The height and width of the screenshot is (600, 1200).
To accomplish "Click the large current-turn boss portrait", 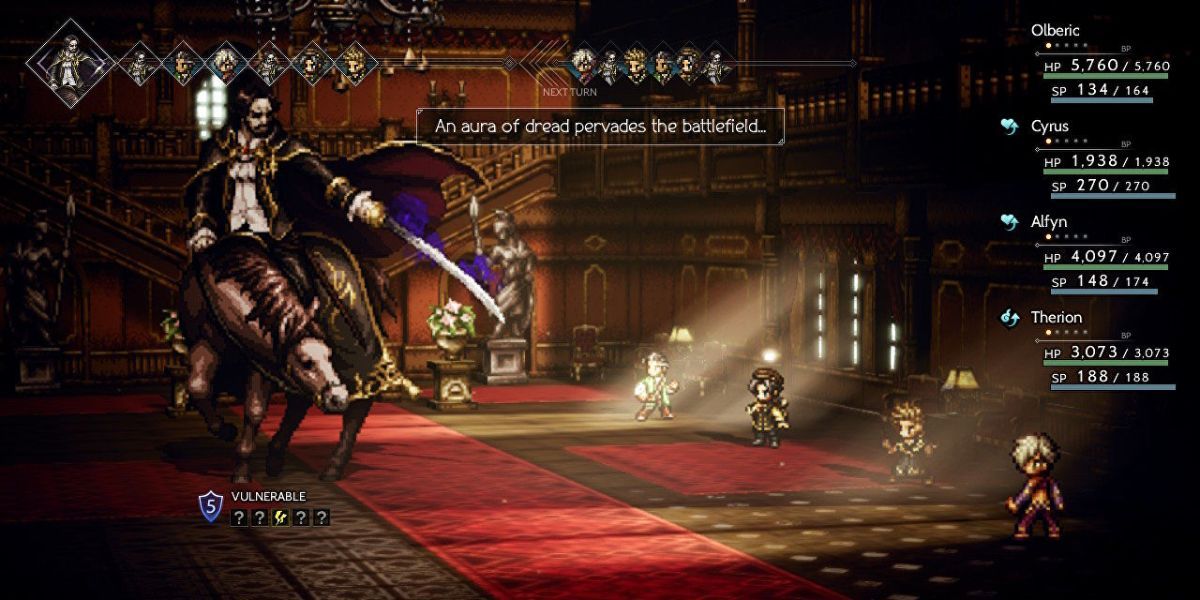I will [70, 63].
